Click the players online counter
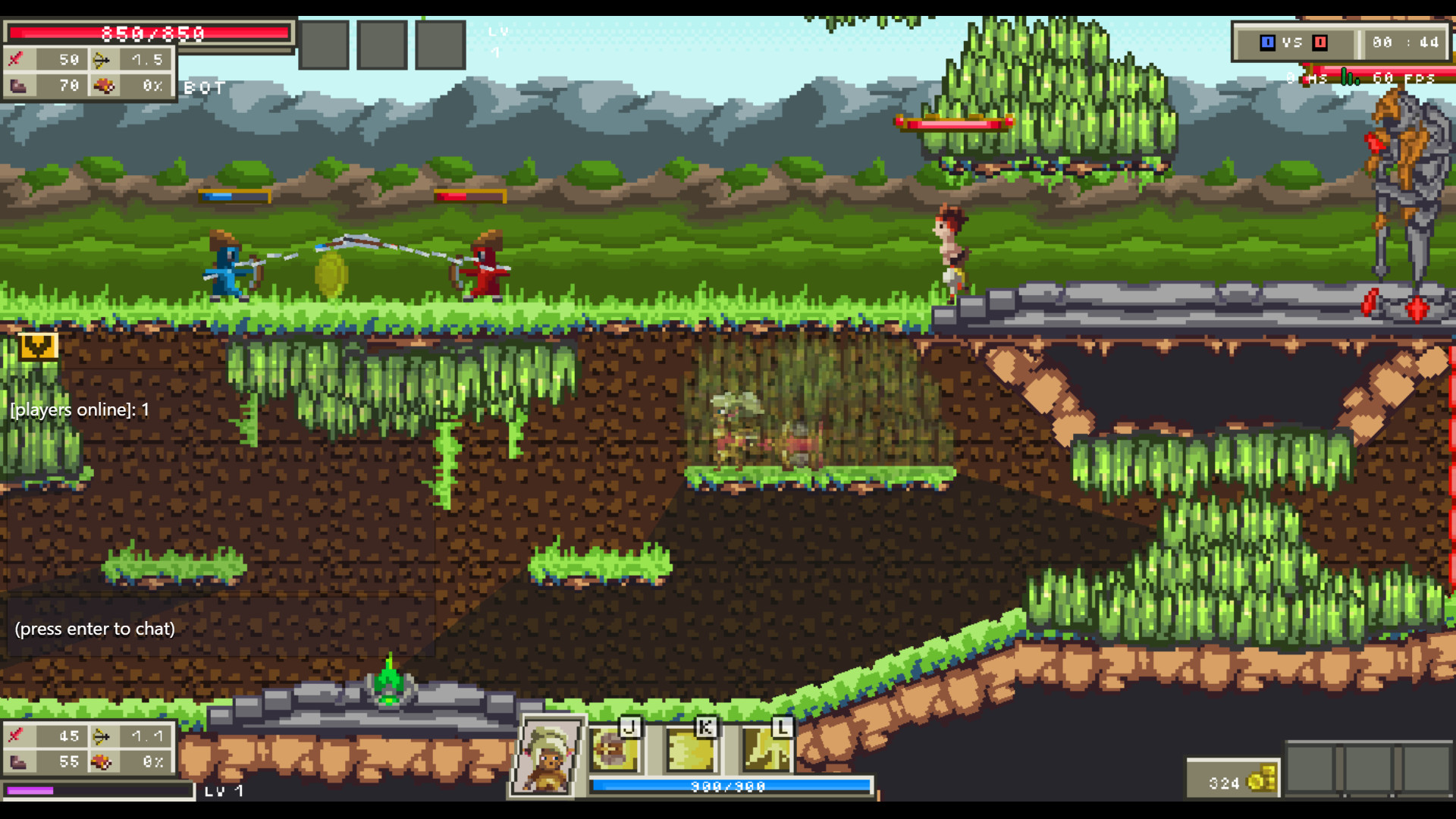Viewport: 1456px width, 819px height. pyautogui.click(x=80, y=409)
